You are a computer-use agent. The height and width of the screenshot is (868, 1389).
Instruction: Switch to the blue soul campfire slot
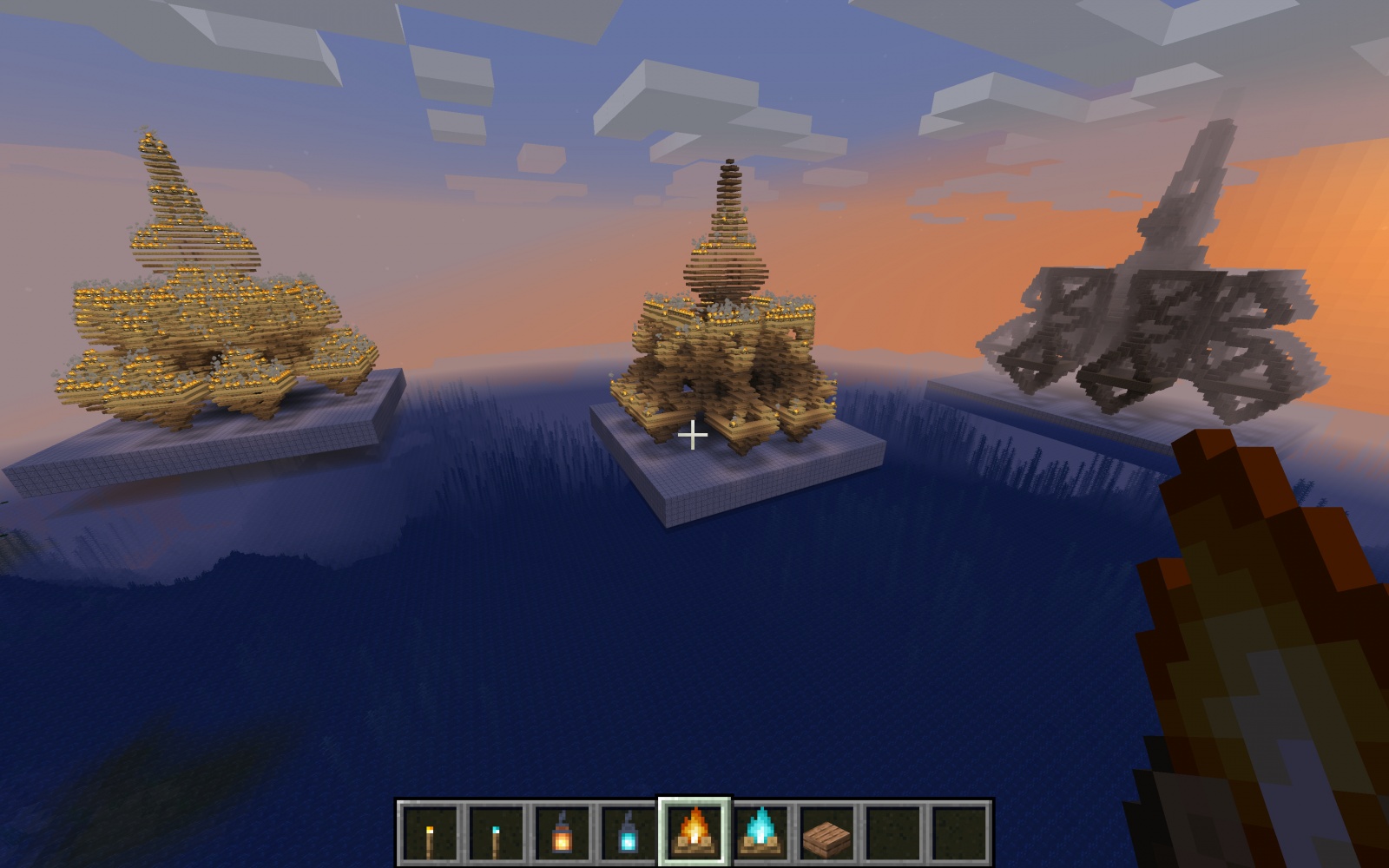click(760, 832)
